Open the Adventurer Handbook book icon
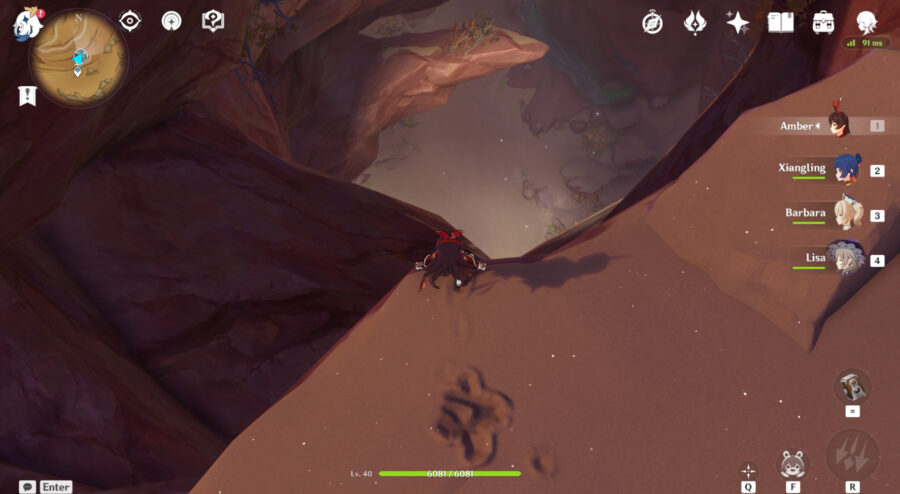The height and width of the screenshot is (494, 900). click(780, 22)
